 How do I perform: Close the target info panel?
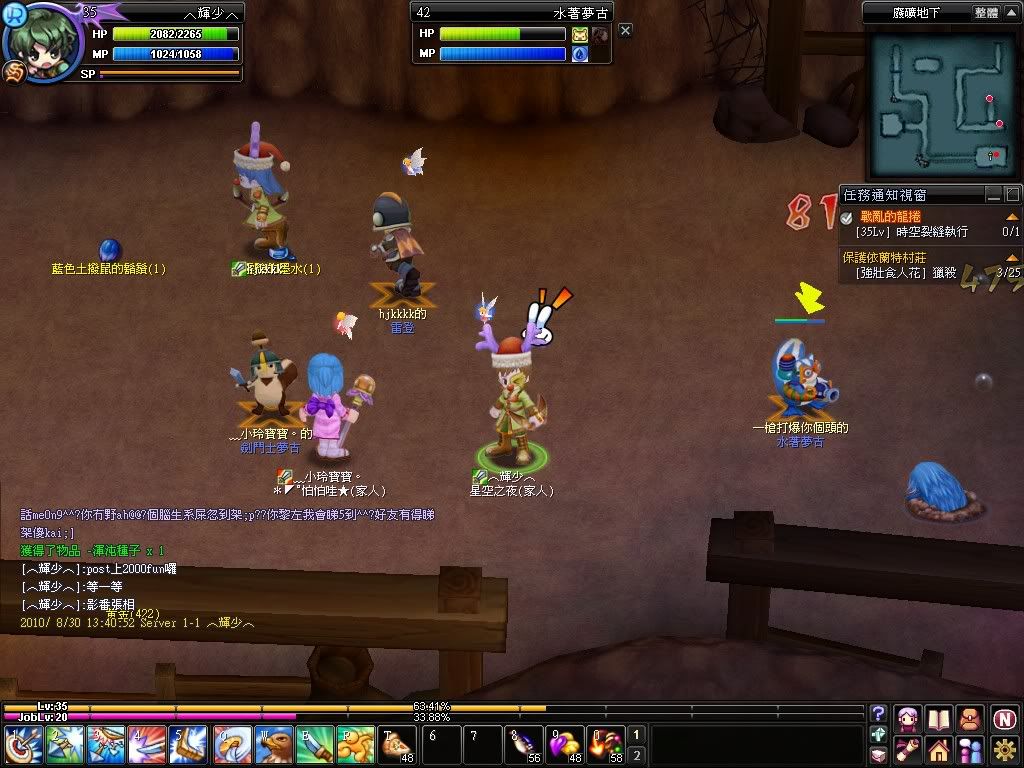point(625,31)
